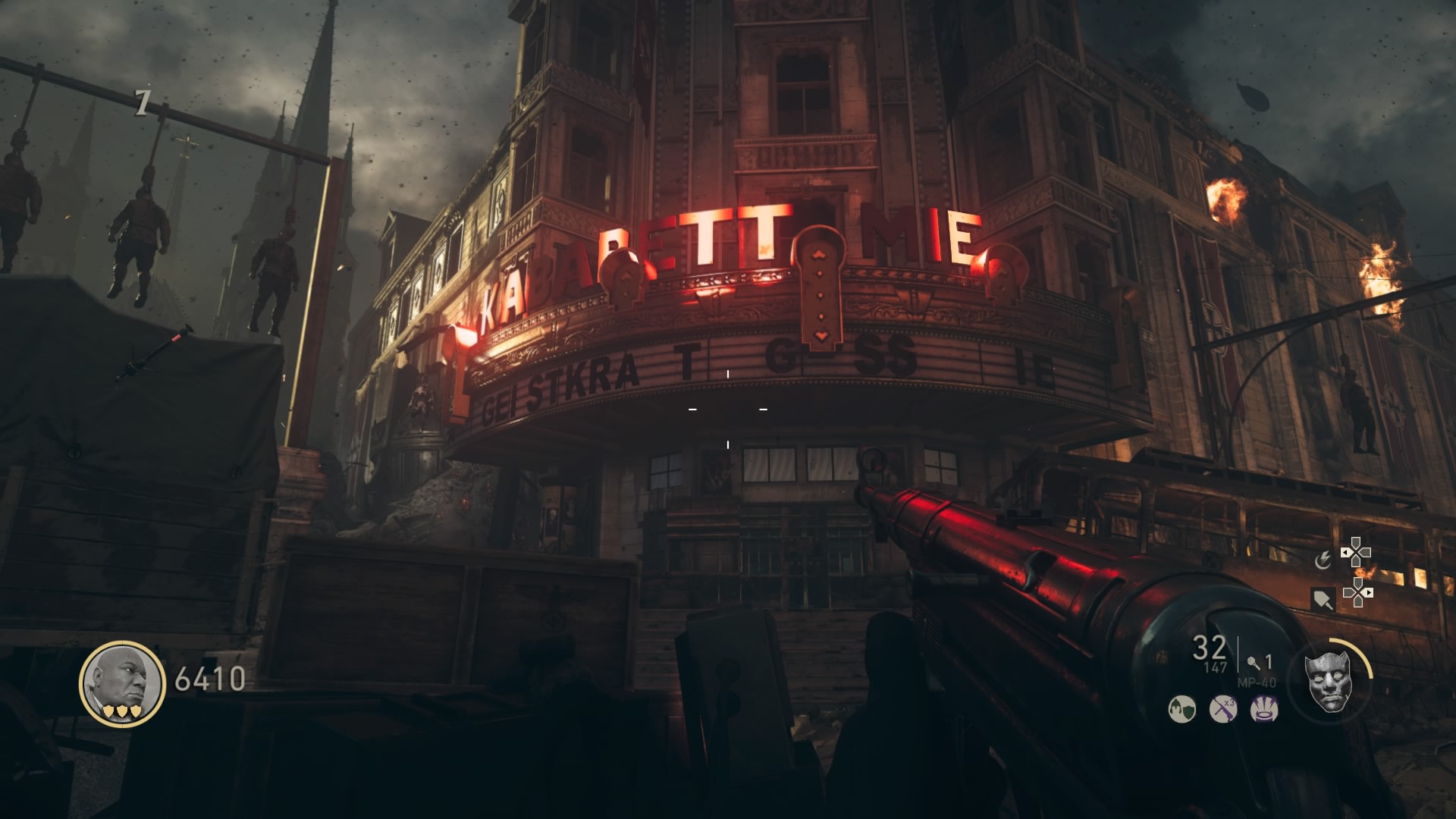Select the shovel melee weapon icon
Screen dimensions: 1456x819
(1323, 598)
